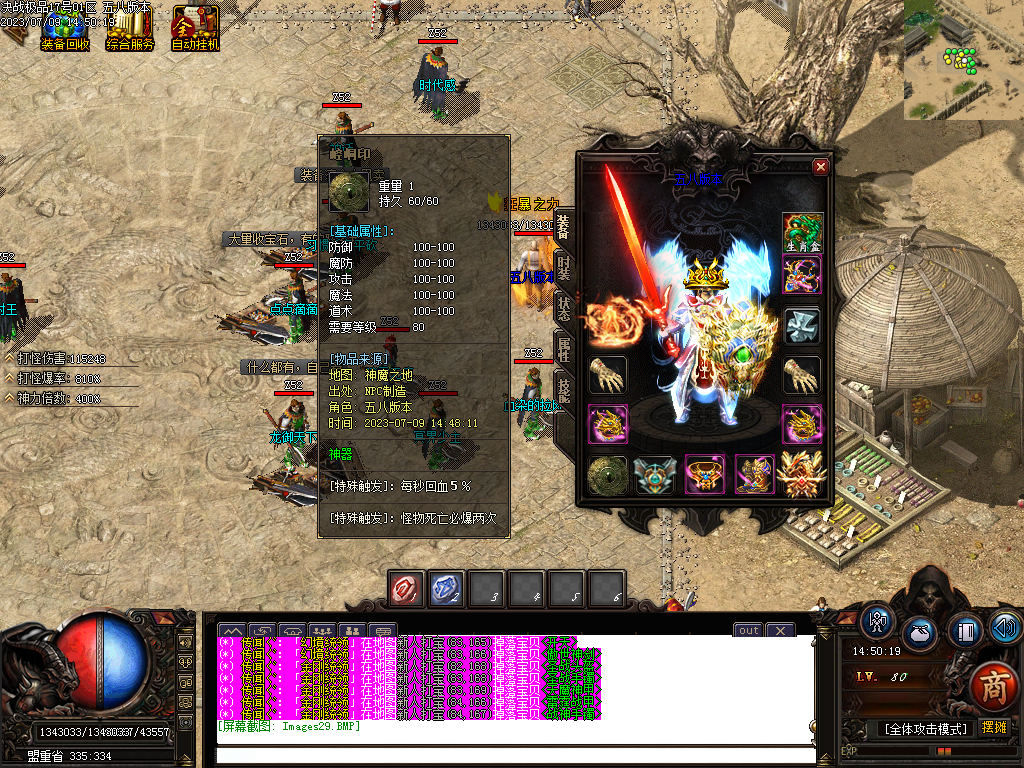Select the round bronze seal equipment slot
This screenshot has height=768, width=1024.
607,475
